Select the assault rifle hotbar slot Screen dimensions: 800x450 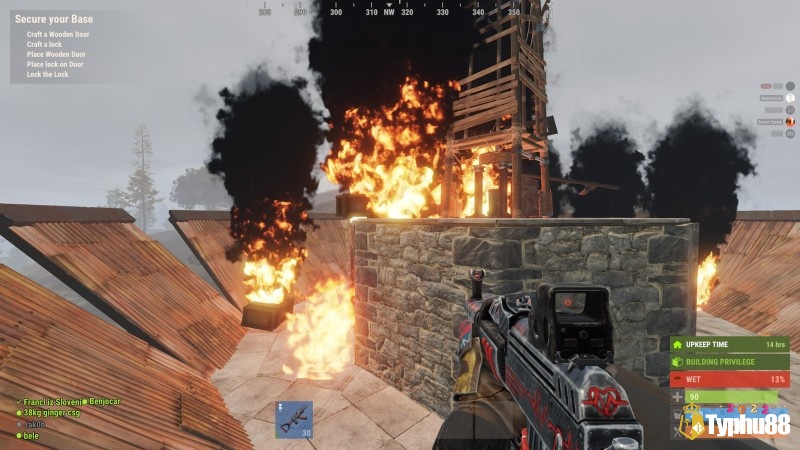[x=294, y=420]
